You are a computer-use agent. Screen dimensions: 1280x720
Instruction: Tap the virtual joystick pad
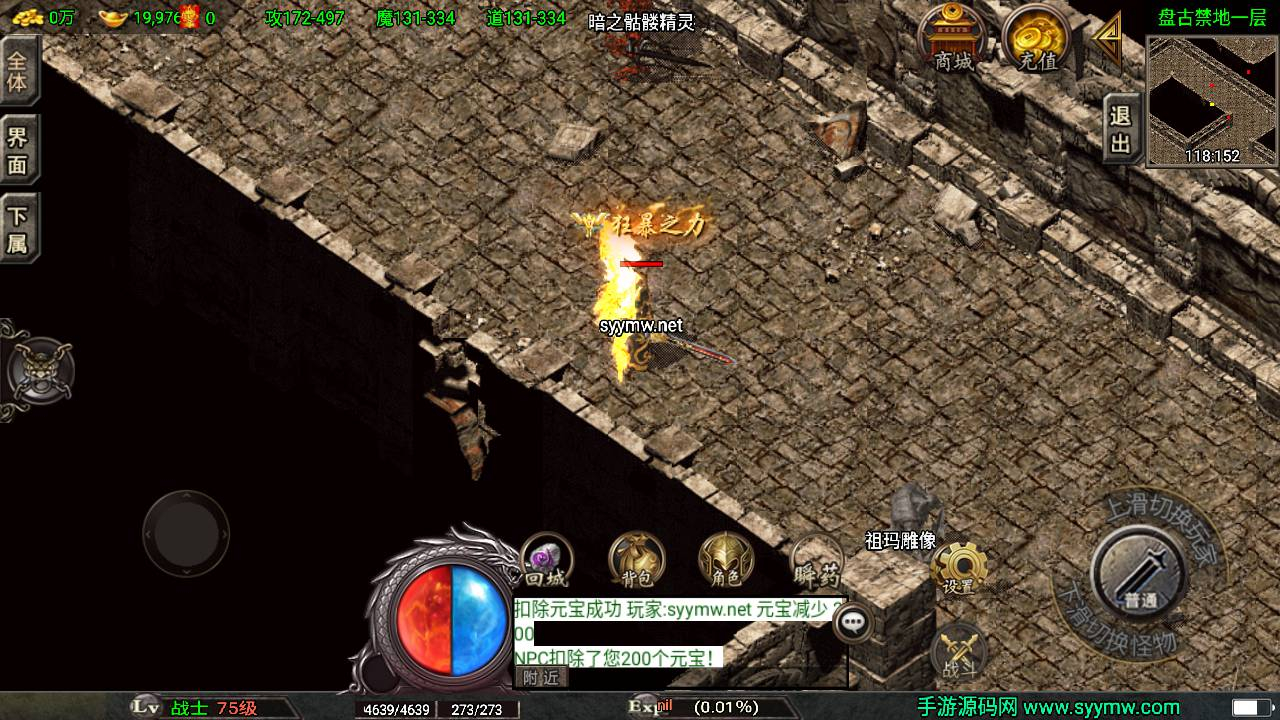[186, 533]
